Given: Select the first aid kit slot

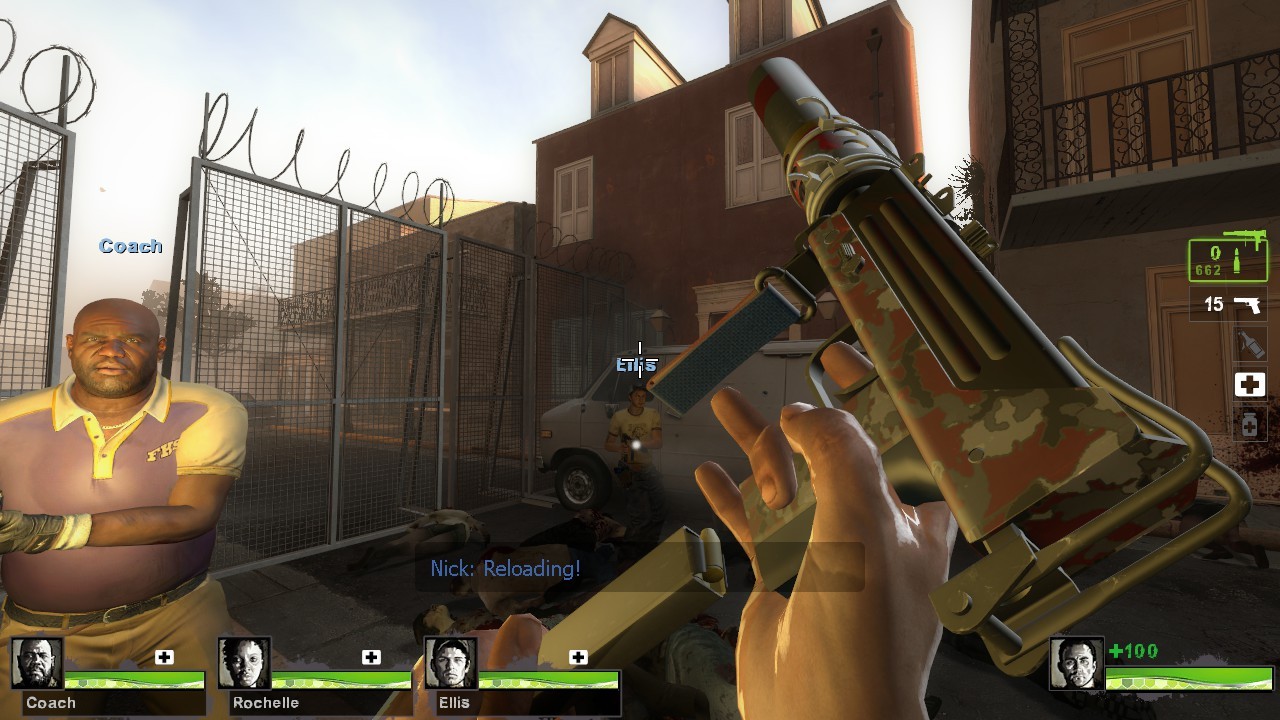Looking at the screenshot, I should [x=1252, y=383].
